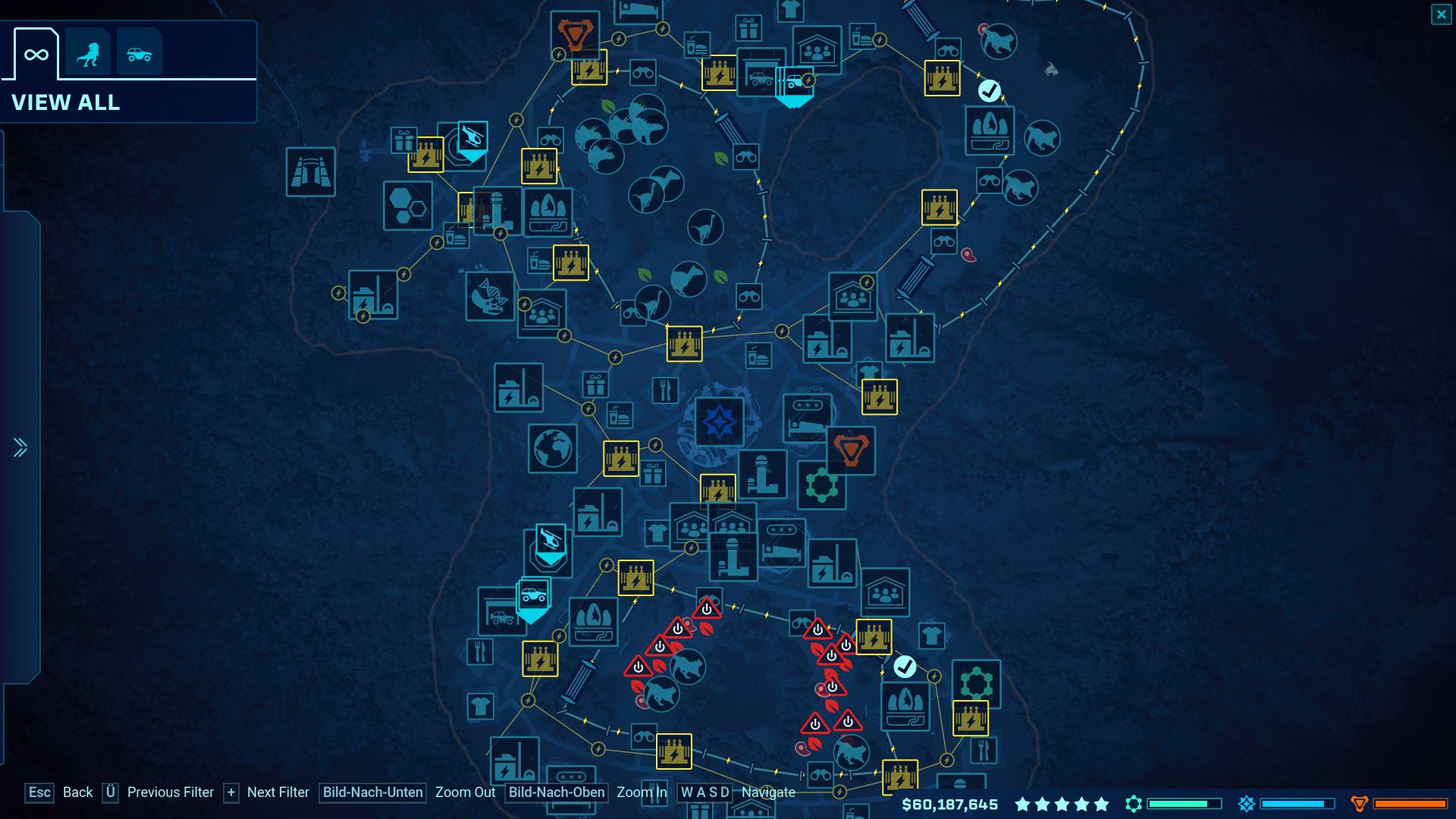Enable the dinosaur map filter
This screenshot has height=819, width=1456.
pyautogui.click(x=89, y=52)
